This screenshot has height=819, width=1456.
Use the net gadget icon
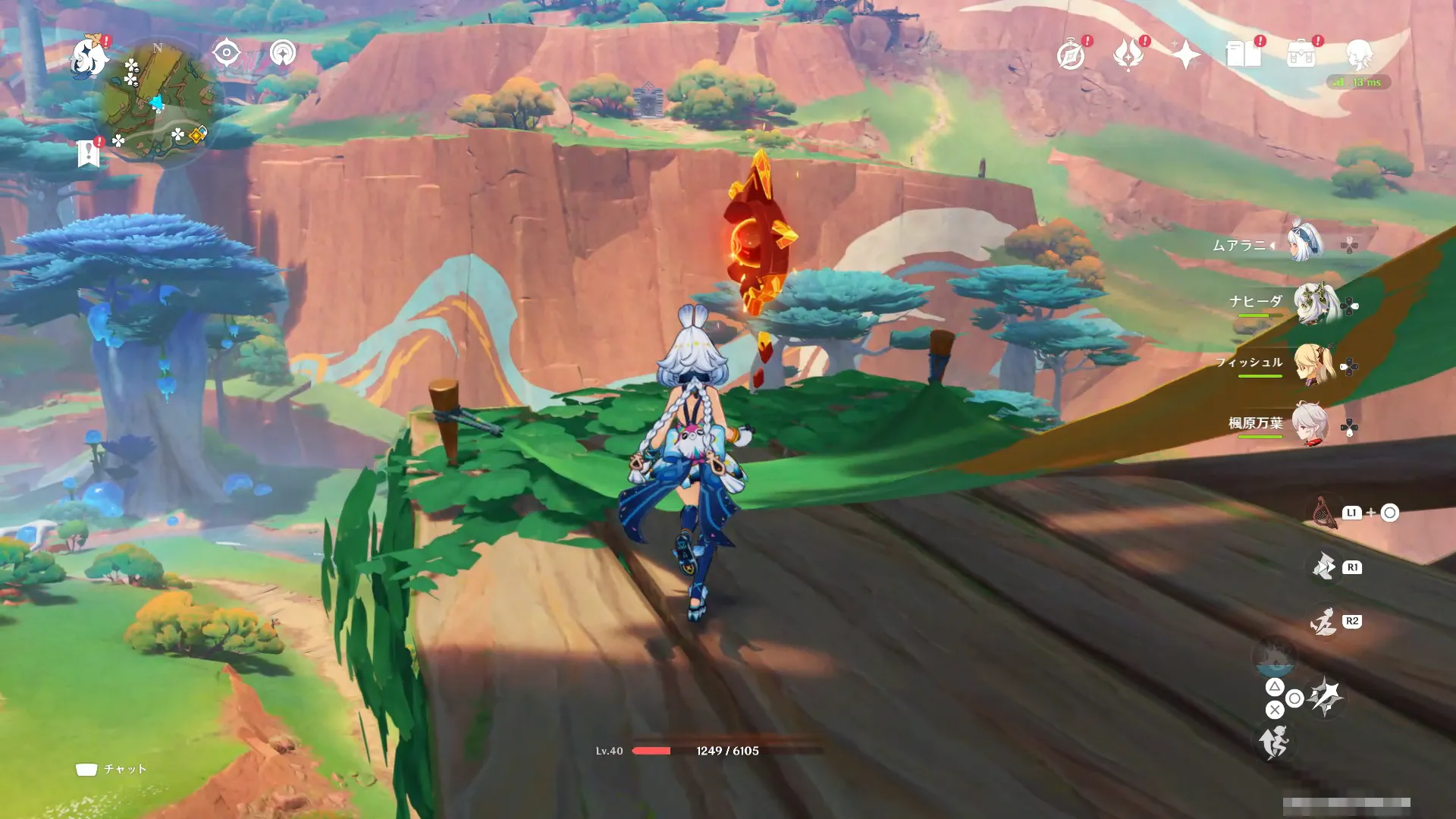1324,513
